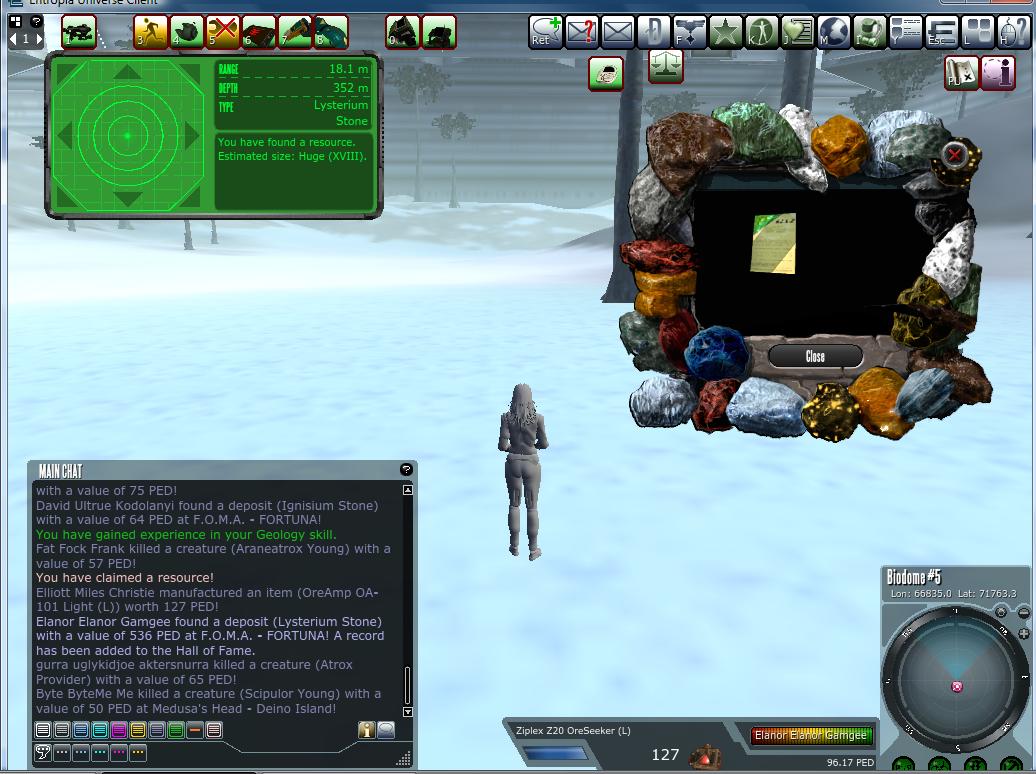Click the Esc menu toolbar icon
The width and height of the screenshot is (1036, 774).
click(x=940, y=32)
